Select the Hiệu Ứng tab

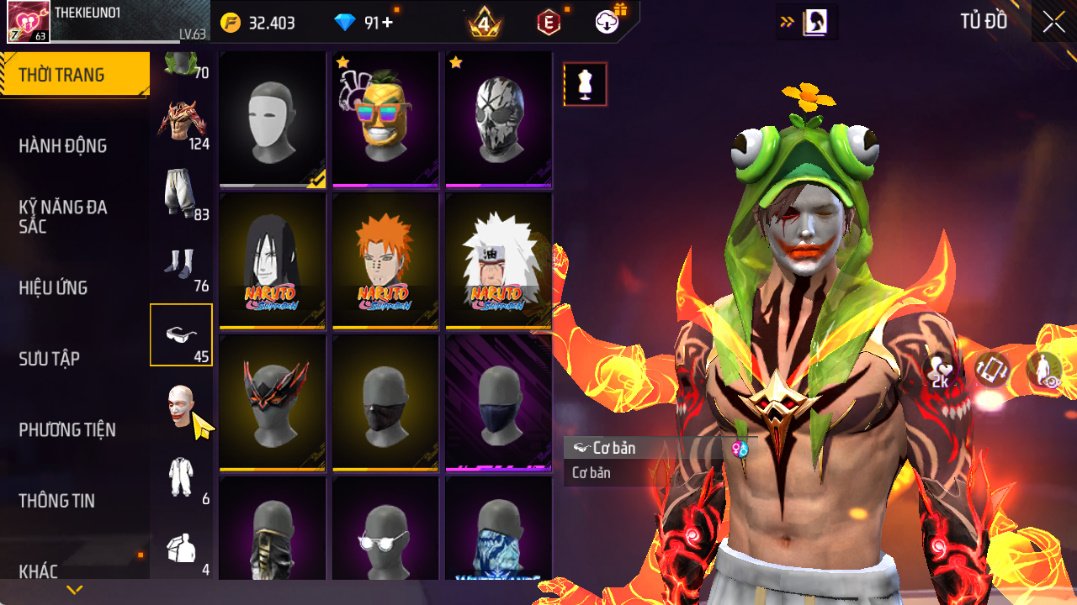click(x=53, y=288)
